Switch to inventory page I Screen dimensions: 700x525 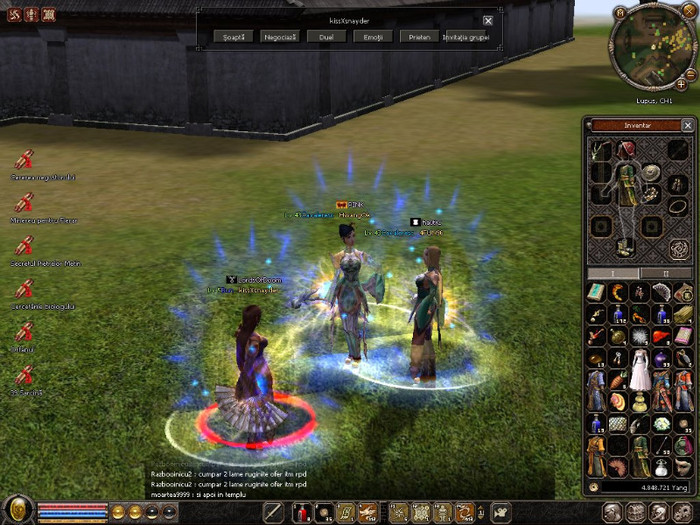pyautogui.click(x=613, y=272)
